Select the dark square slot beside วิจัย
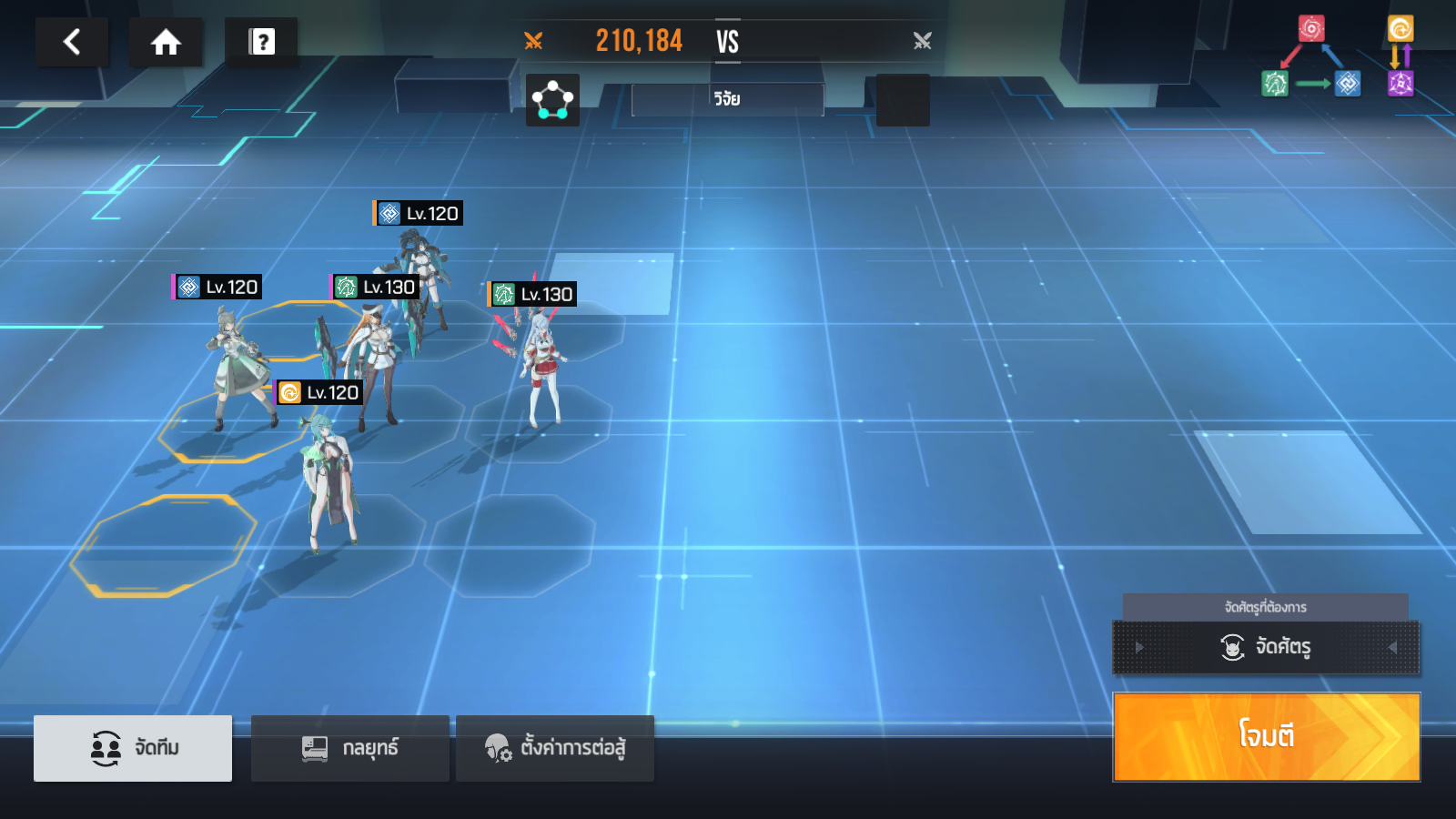The height and width of the screenshot is (819, 1456). pyautogui.click(x=903, y=100)
